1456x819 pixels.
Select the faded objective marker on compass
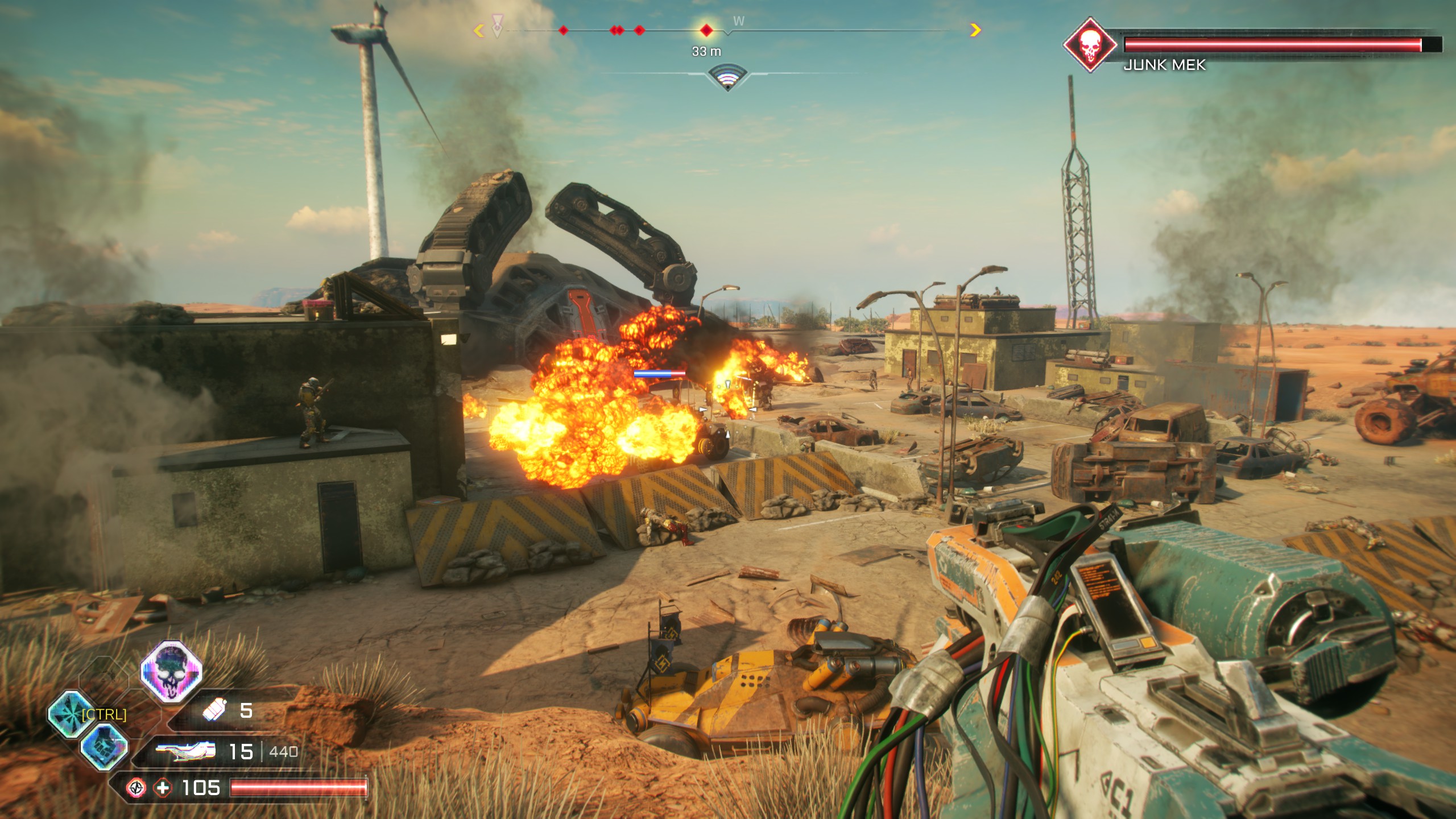(x=498, y=27)
